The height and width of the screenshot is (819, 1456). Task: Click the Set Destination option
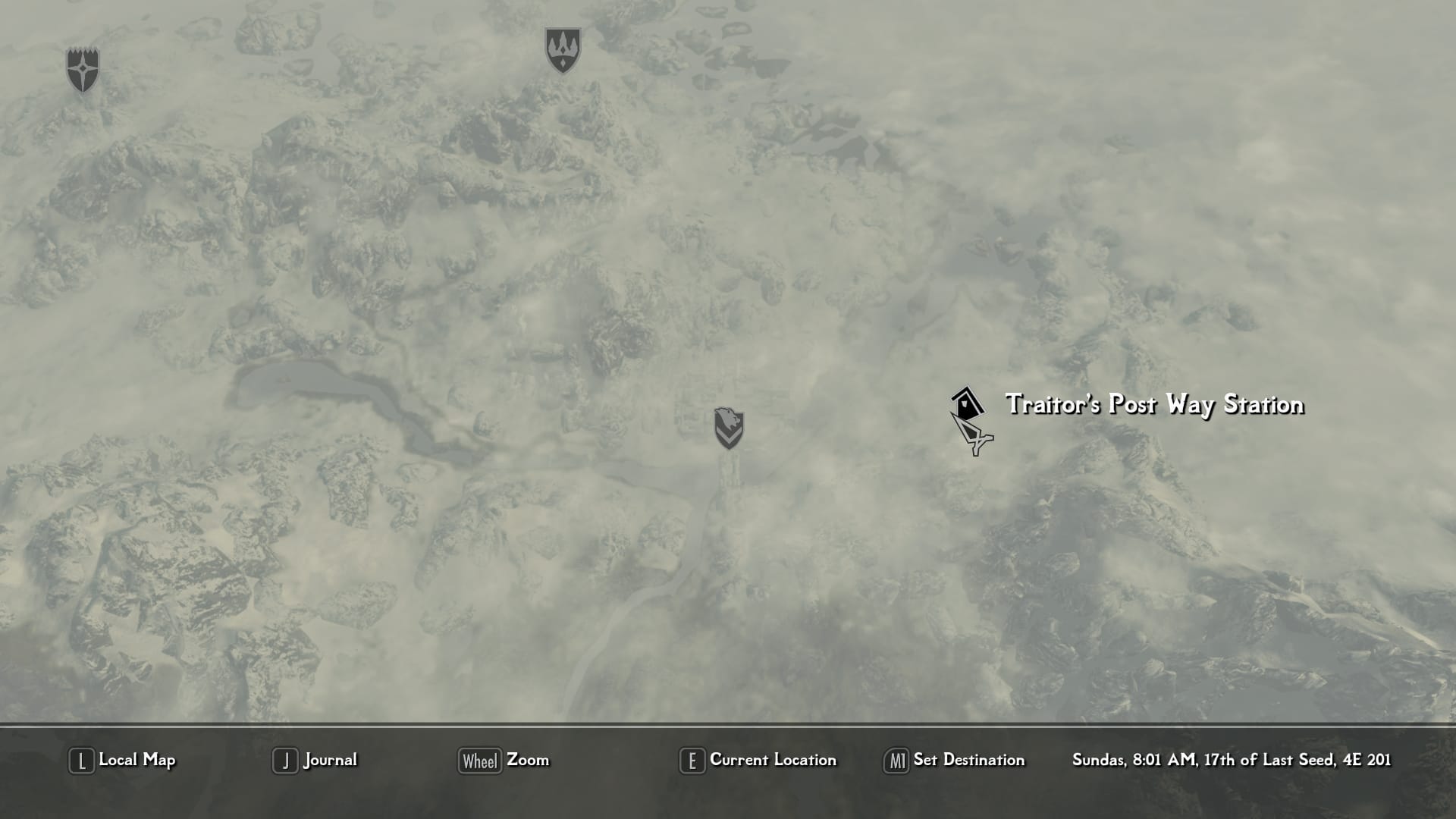955,760
